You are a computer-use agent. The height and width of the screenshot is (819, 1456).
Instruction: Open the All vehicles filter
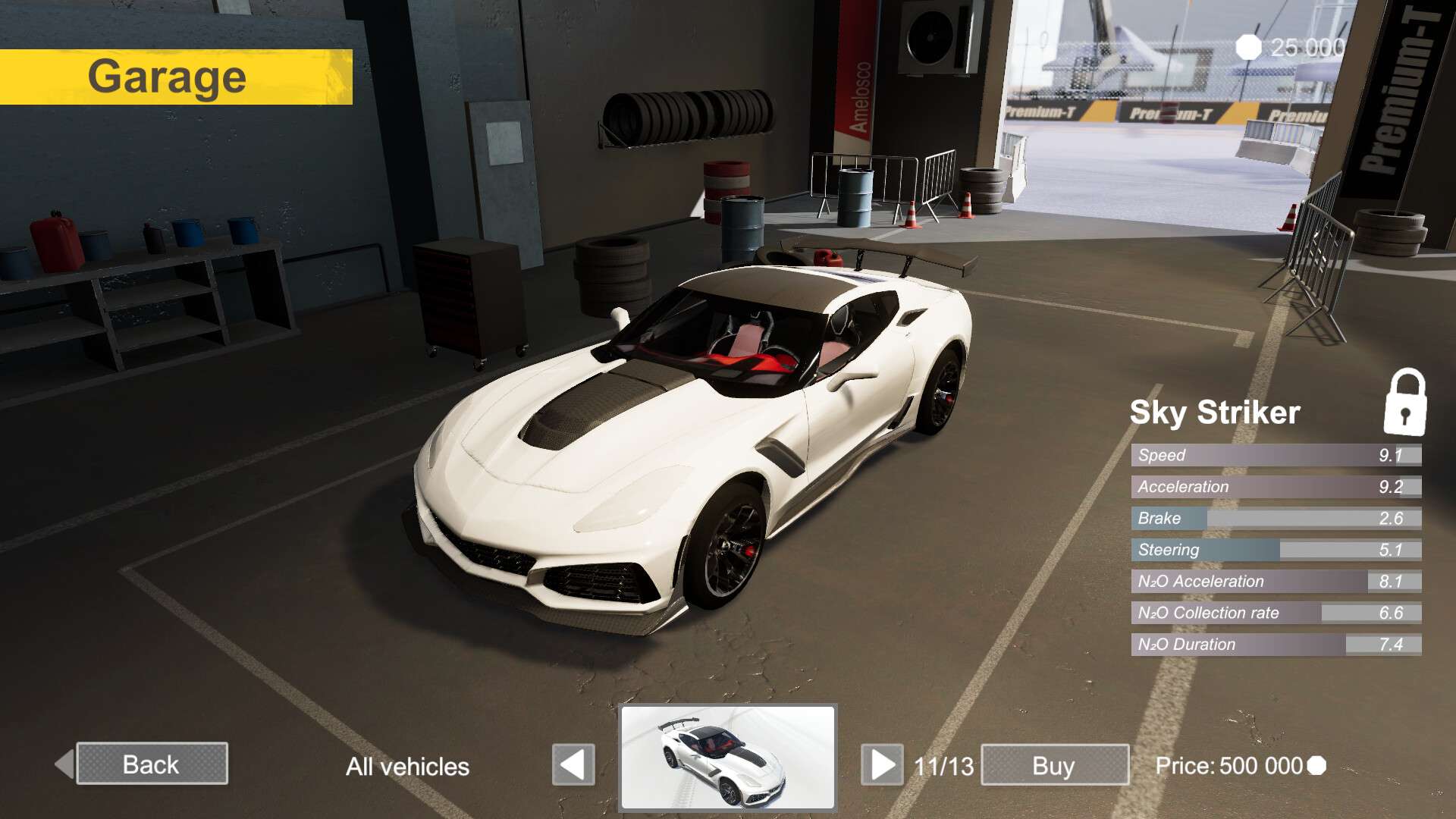pyautogui.click(x=407, y=767)
